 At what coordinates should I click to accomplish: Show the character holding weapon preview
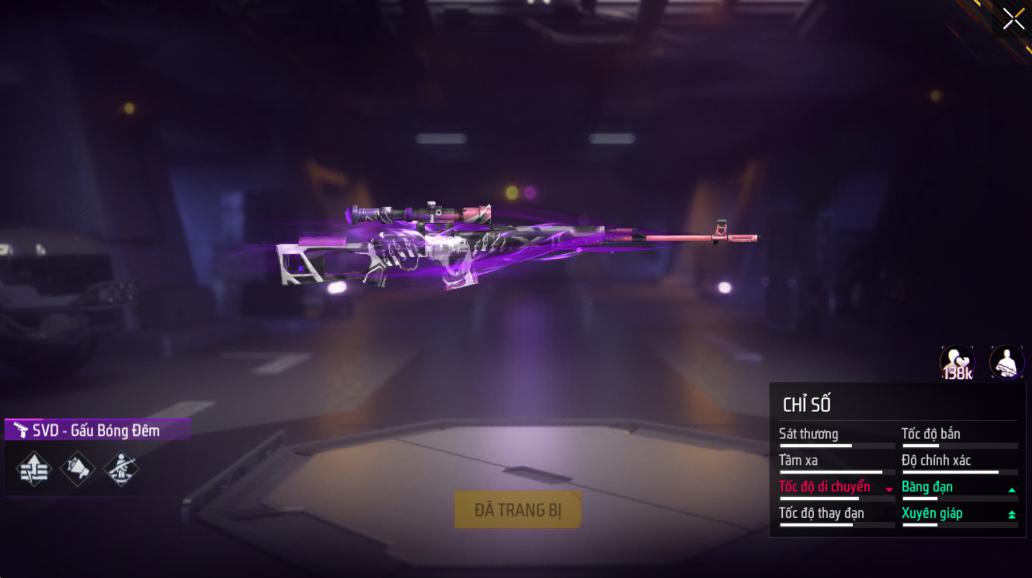click(1006, 362)
